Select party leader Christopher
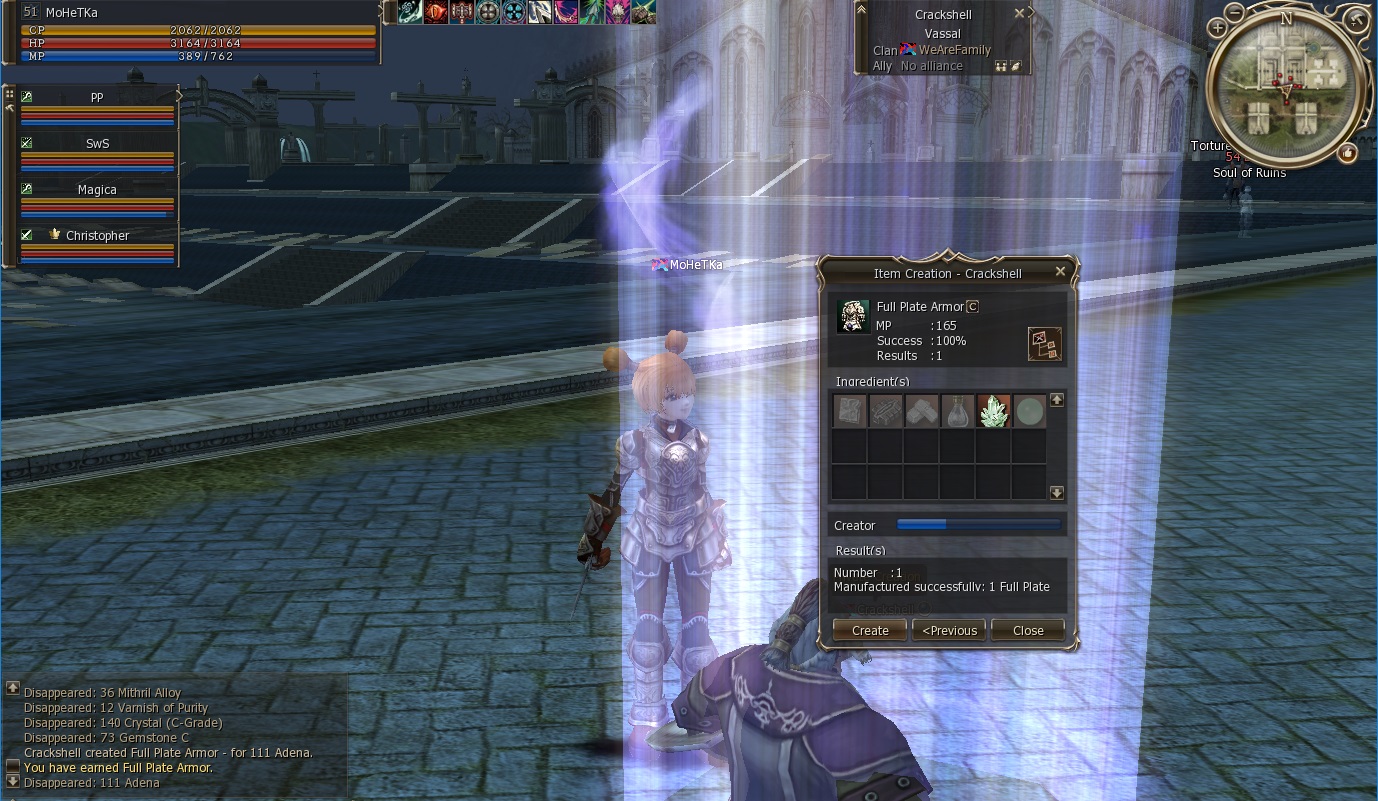Image resolution: width=1378 pixels, height=801 pixels. 97,236
